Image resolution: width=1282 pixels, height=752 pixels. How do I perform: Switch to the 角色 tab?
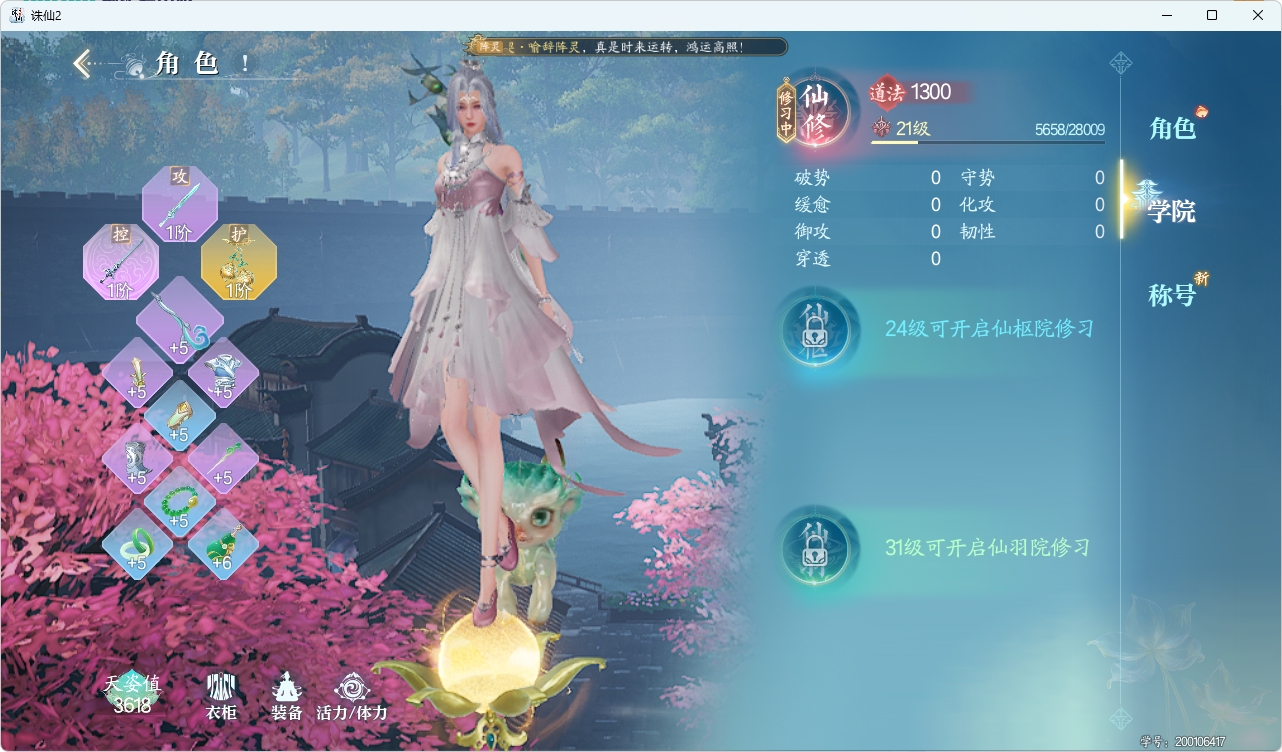click(x=1172, y=128)
